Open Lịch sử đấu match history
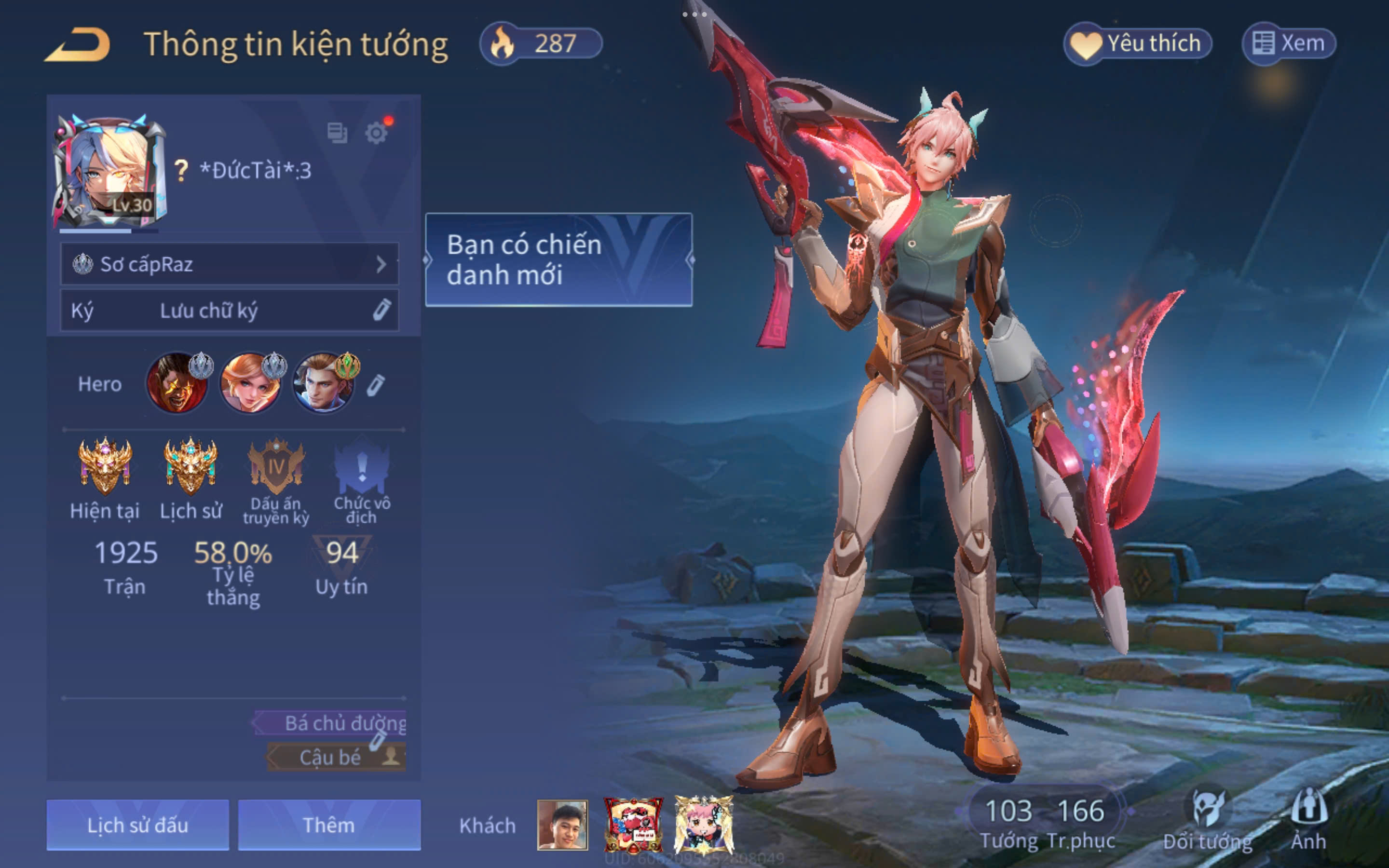 (138, 825)
